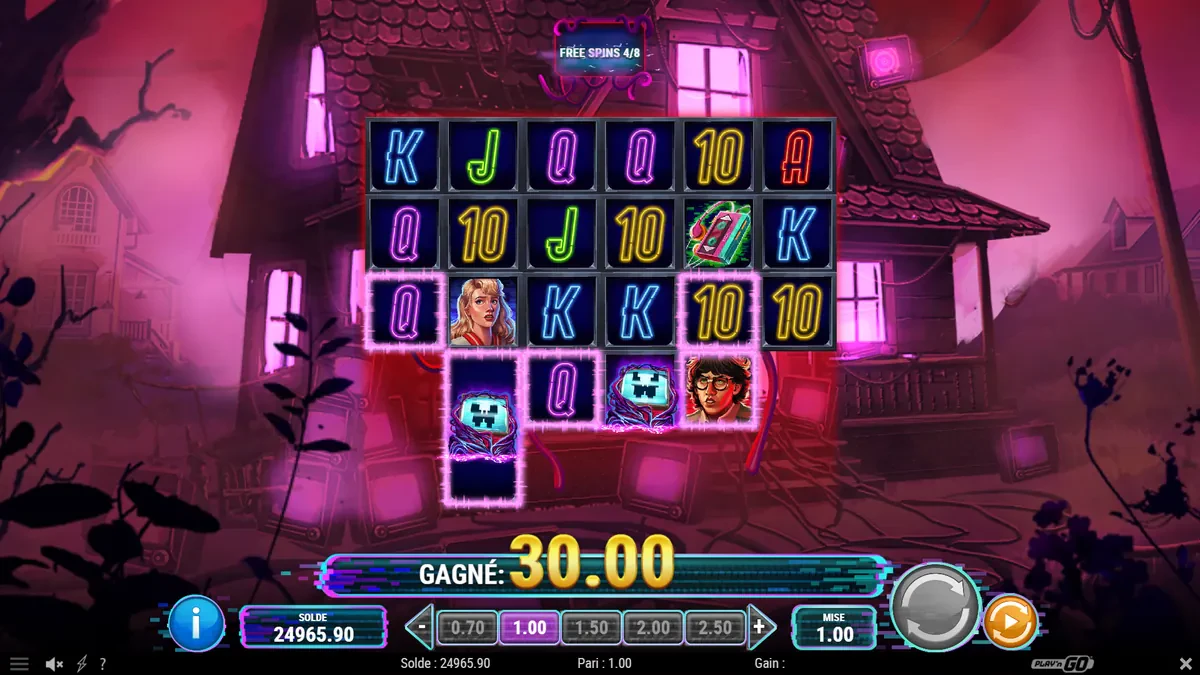Increase the bet with the plus button

[x=761, y=628]
